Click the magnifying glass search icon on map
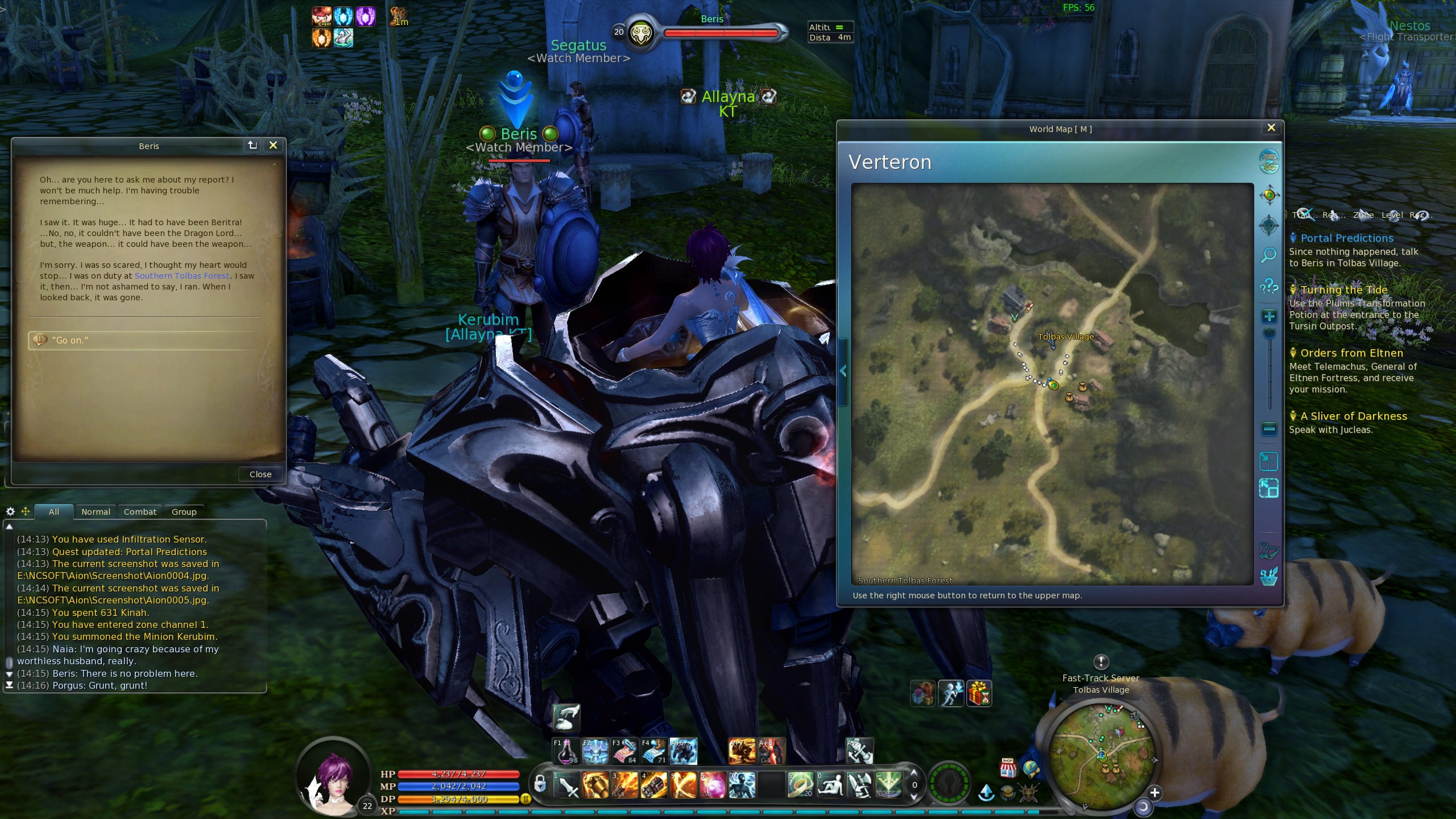Screen dimensions: 1456x819 click(x=1269, y=255)
